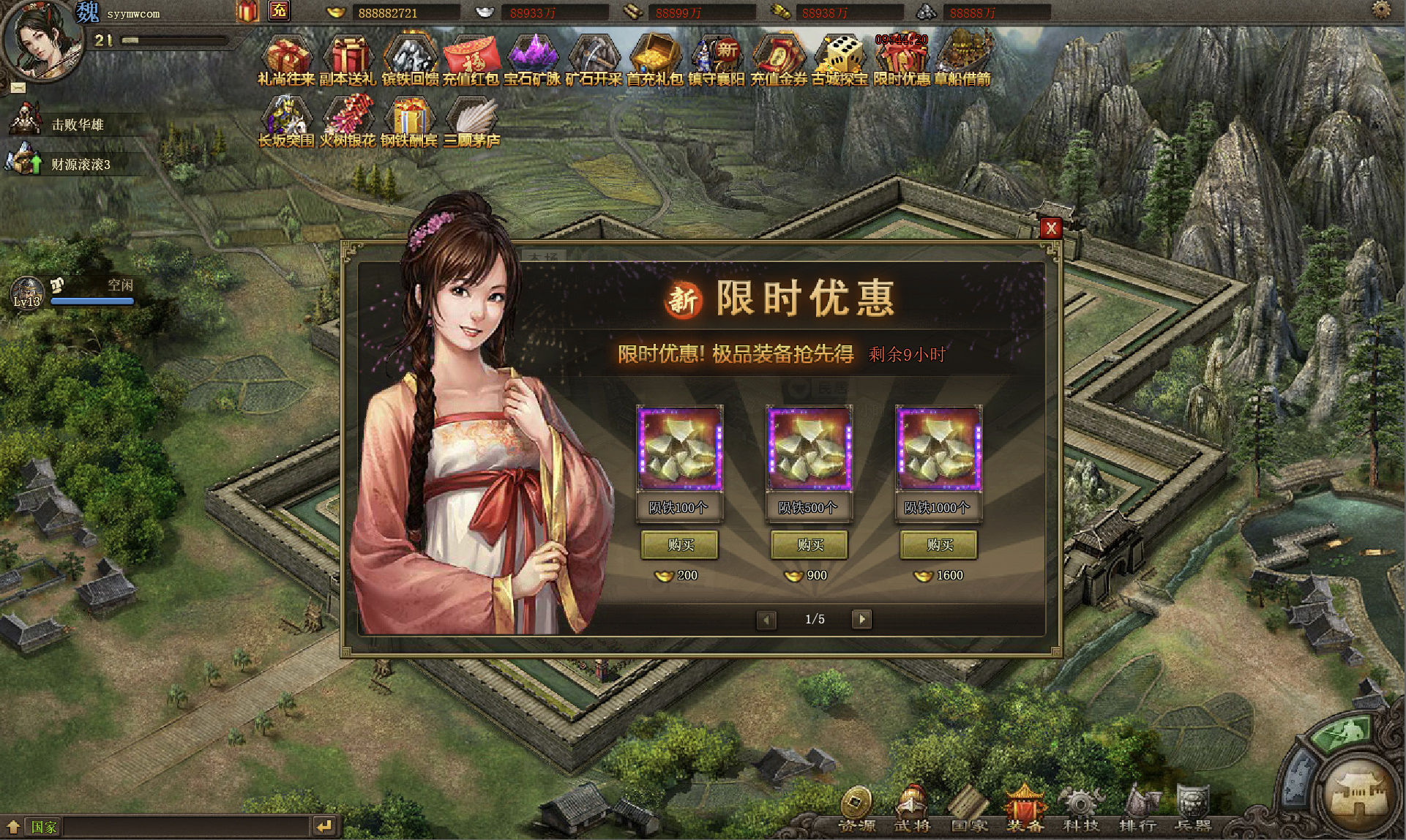The width and height of the screenshot is (1406, 840).
Task: Buy the 陨铁1000个 pack for 1600 gold
Action: coord(939,544)
